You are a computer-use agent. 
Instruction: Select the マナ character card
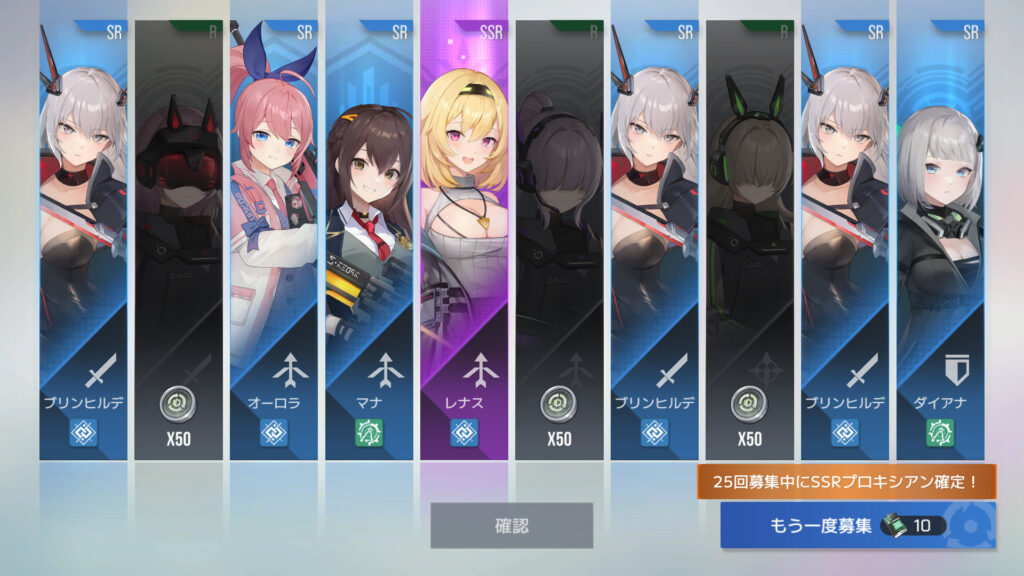click(368, 240)
